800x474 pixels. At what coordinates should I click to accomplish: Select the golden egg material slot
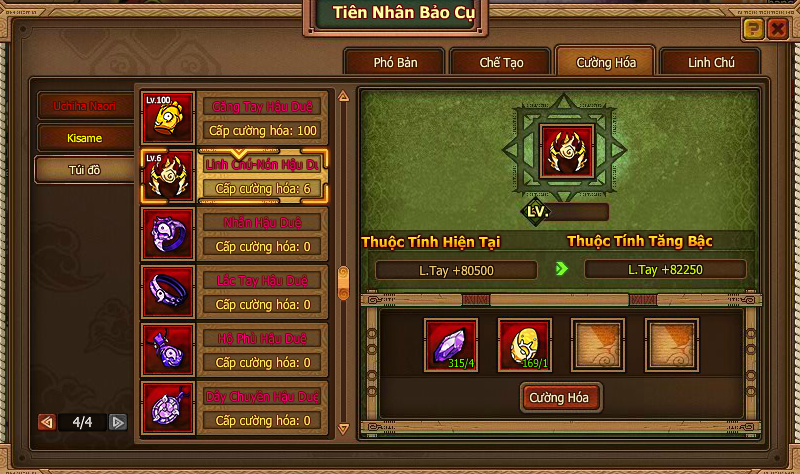tap(524, 345)
